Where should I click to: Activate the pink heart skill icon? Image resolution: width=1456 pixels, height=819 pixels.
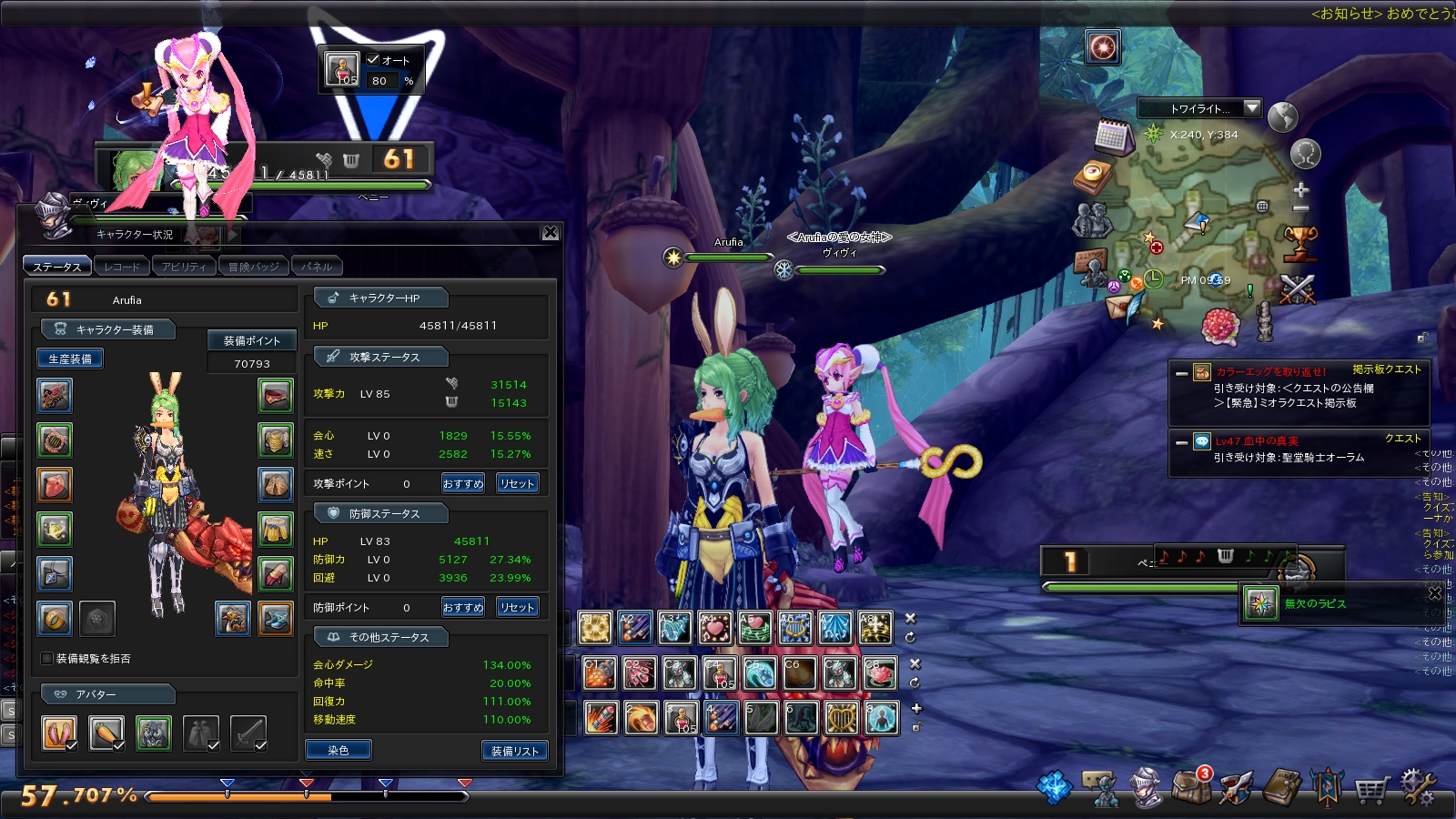click(x=715, y=628)
